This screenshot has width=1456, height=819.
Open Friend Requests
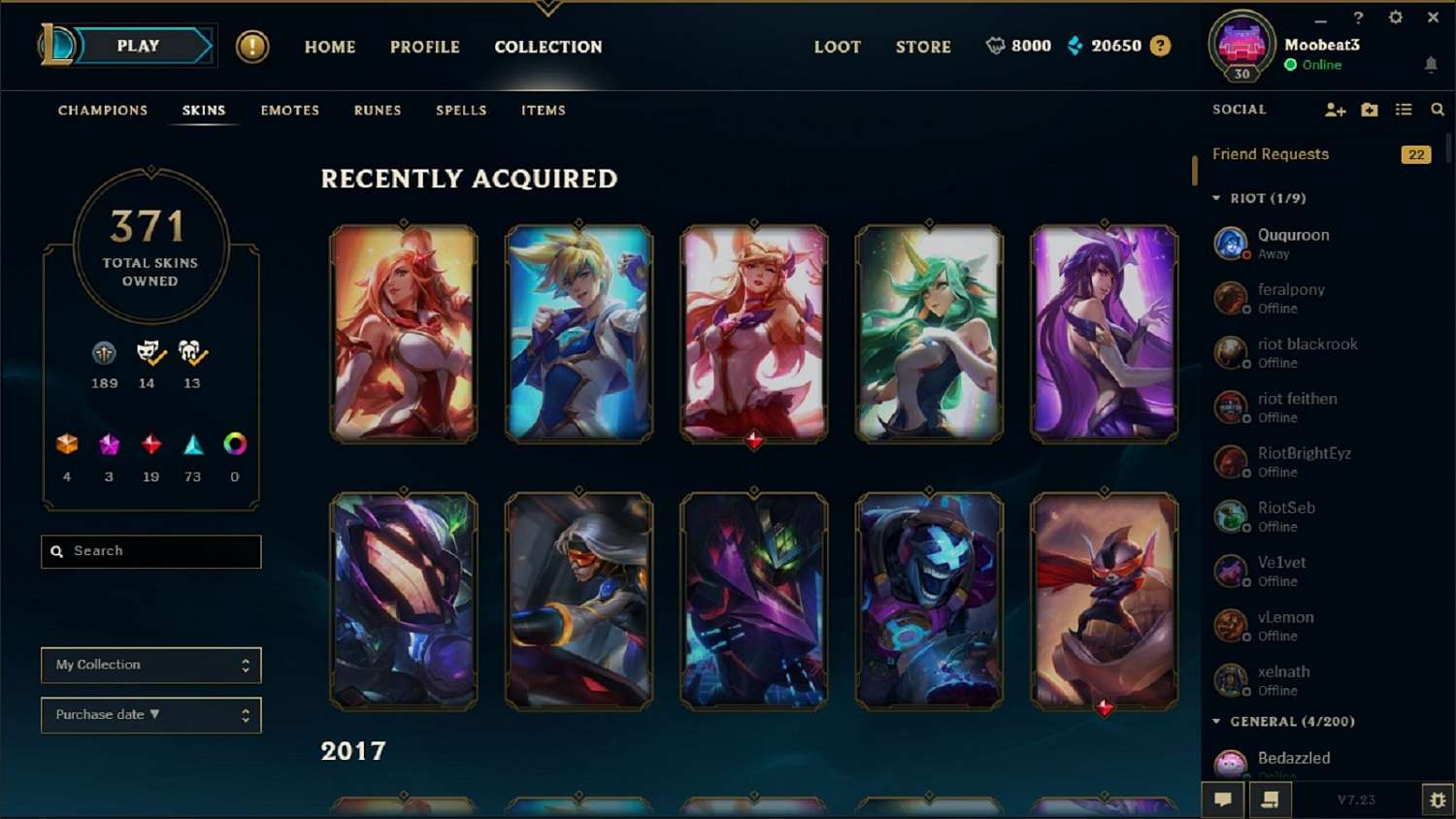click(x=1270, y=154)
